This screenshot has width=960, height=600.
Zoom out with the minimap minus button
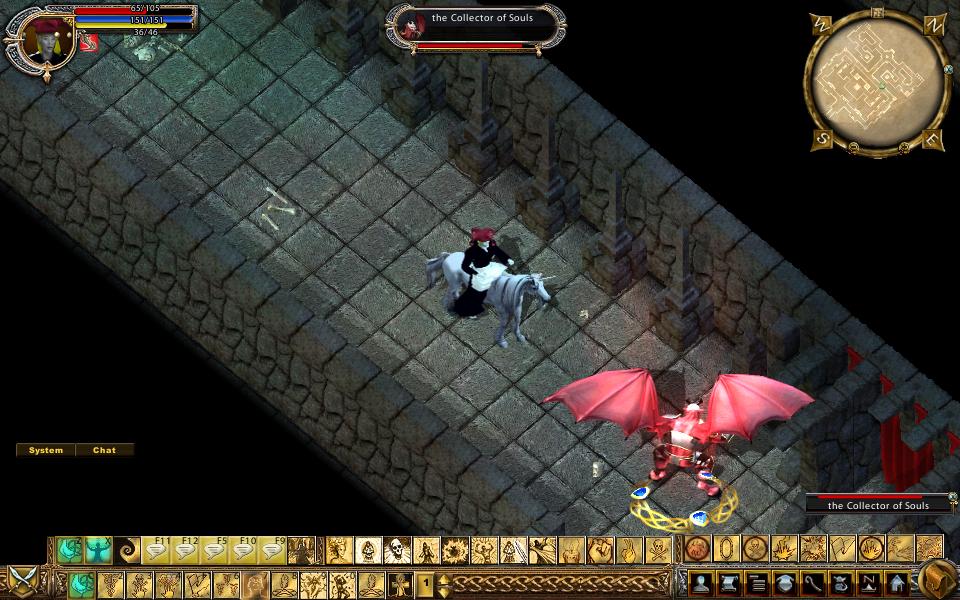click(x=853, y=148)
